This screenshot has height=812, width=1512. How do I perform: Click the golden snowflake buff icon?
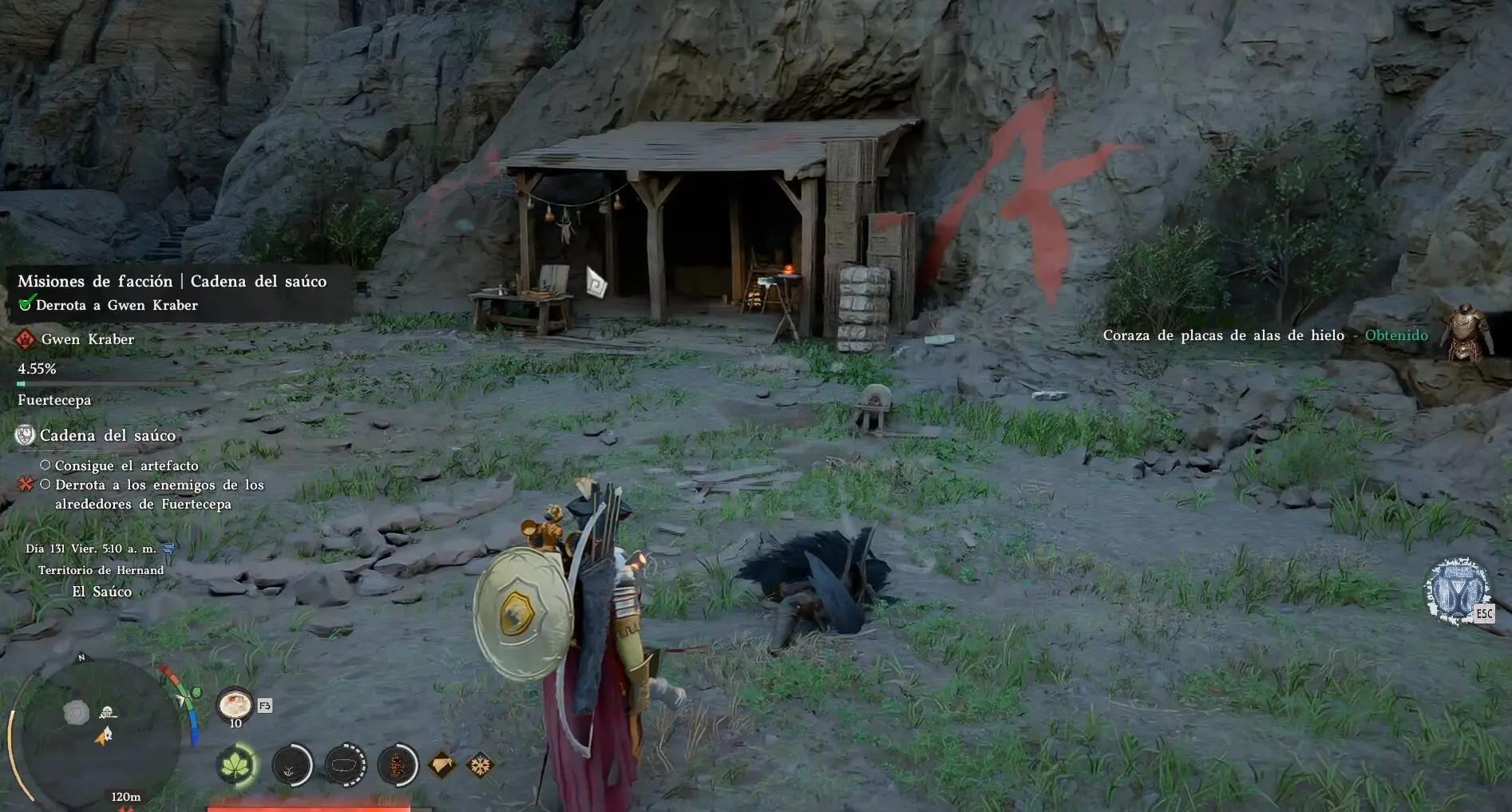(x=481, y=765)
